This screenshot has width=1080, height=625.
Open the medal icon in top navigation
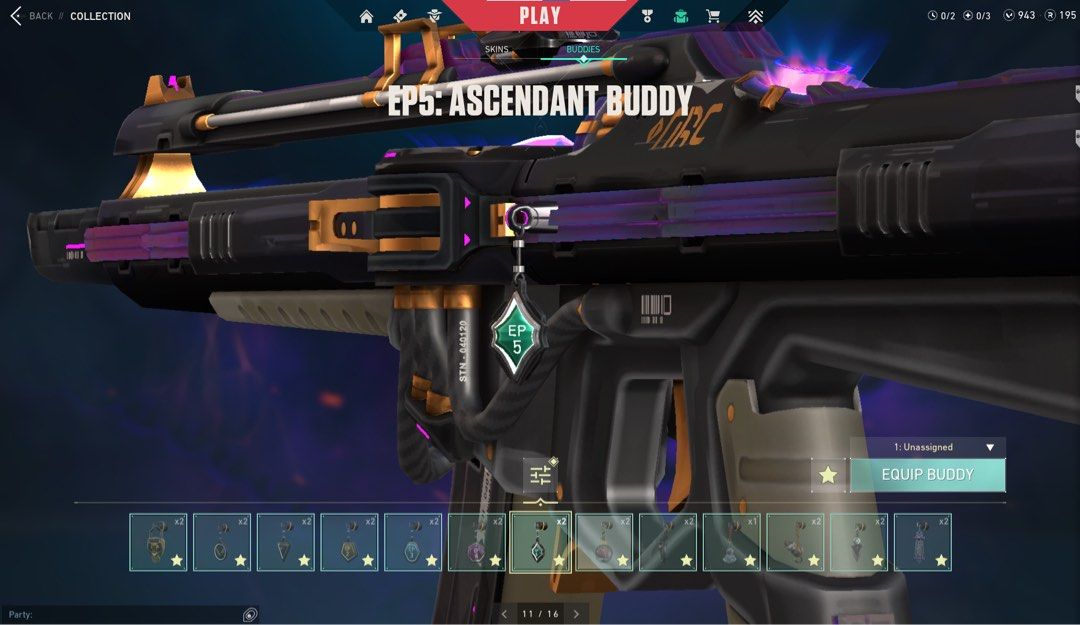pos(647,16)
